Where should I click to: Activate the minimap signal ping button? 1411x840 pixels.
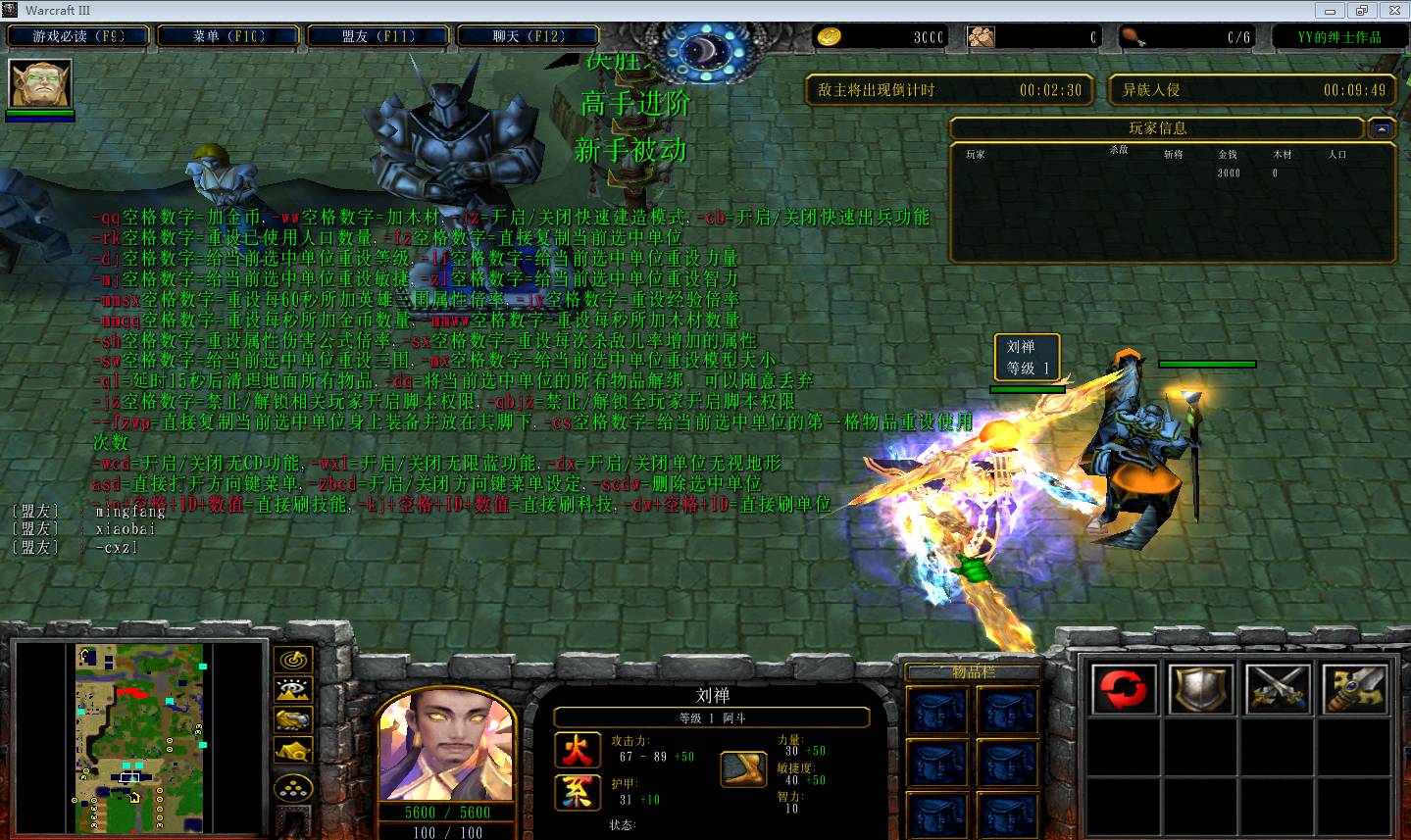(293, 661)
